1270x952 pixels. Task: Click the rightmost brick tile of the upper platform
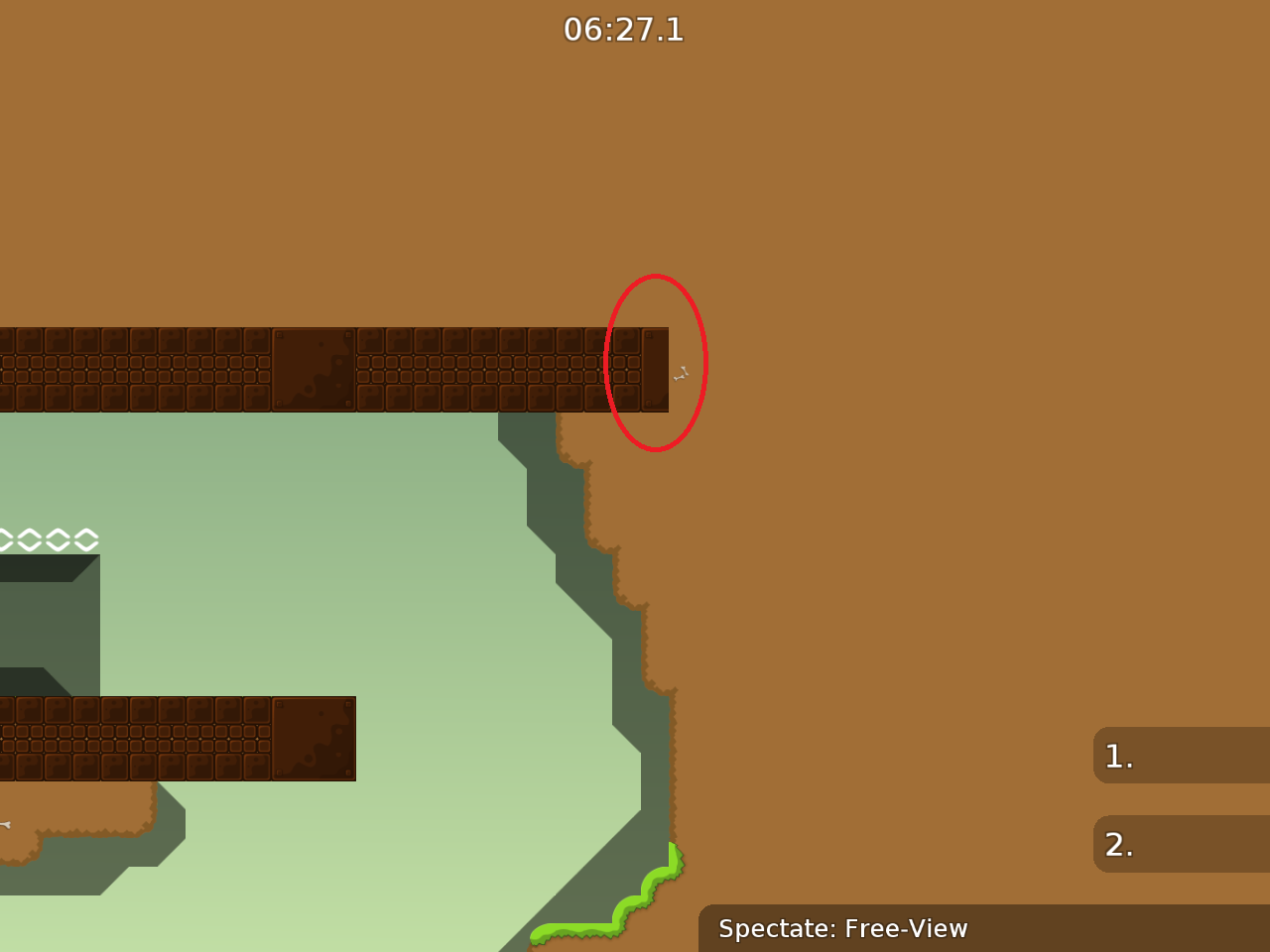pyautogui.click(x=654, y=368)
